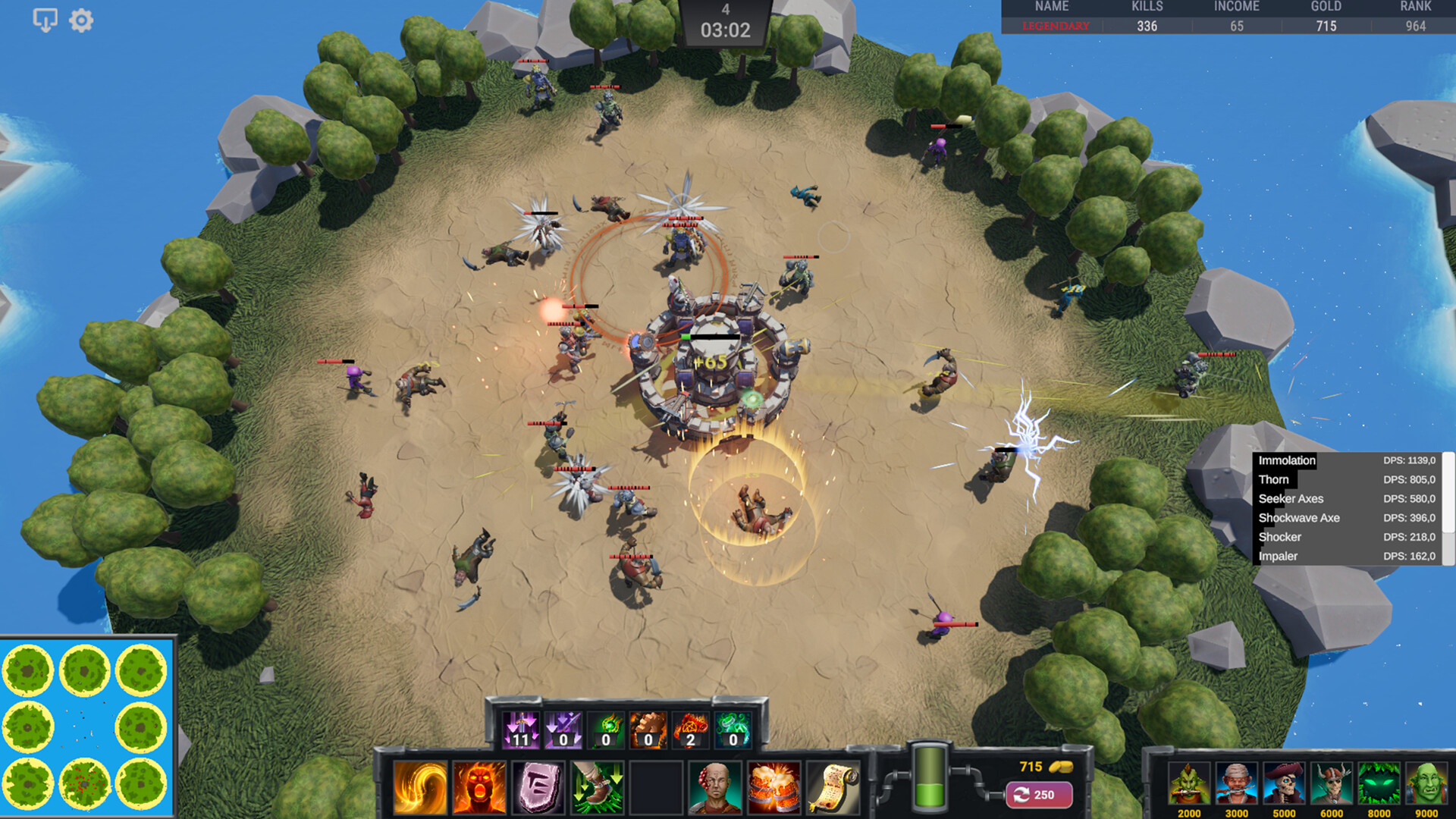This screenshot has width=1456, height=819.
Task: Click the bald scarred man portrait
Action: point(714,788)
